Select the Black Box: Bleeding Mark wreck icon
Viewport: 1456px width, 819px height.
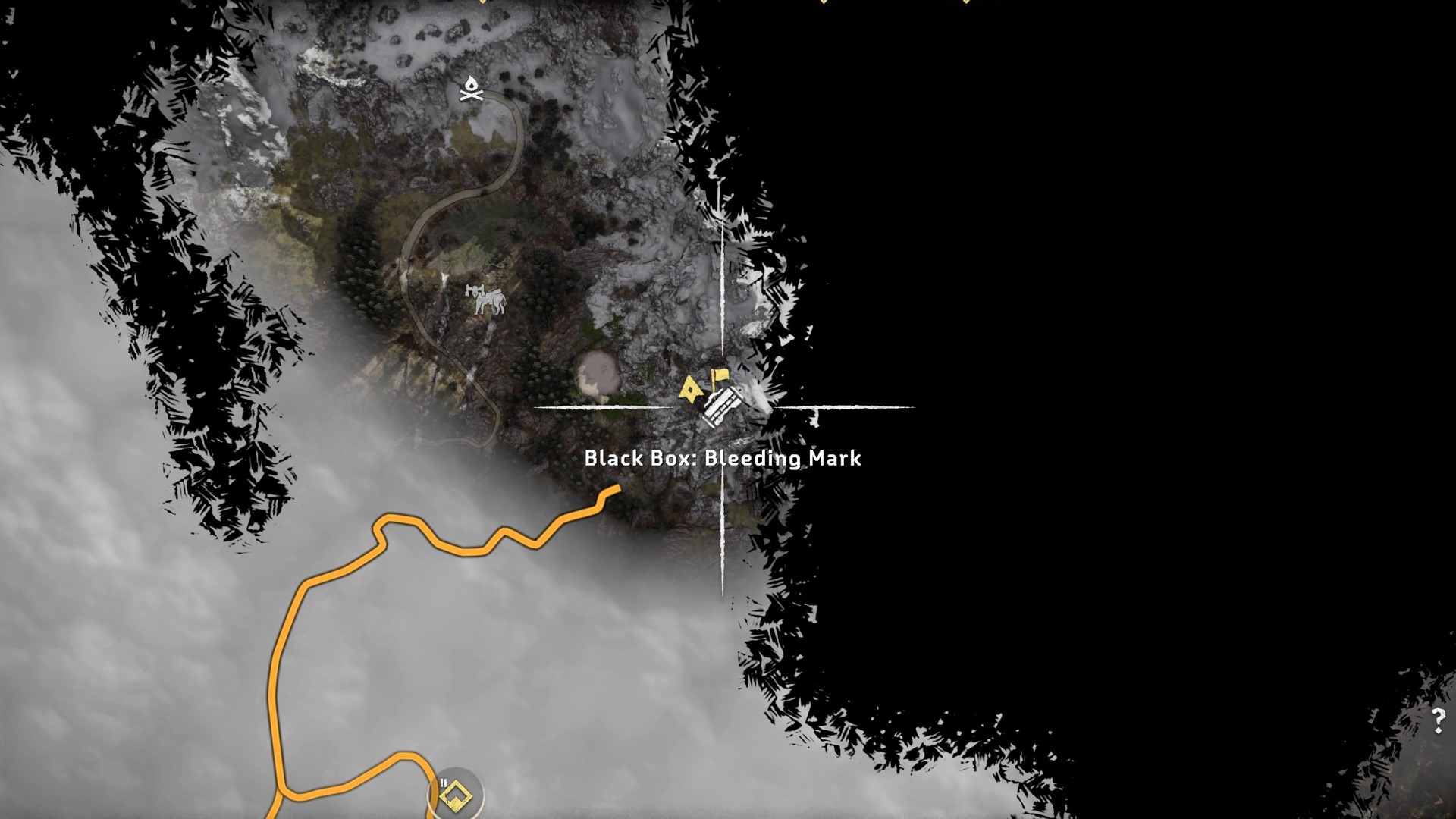(x=721, y=407)
